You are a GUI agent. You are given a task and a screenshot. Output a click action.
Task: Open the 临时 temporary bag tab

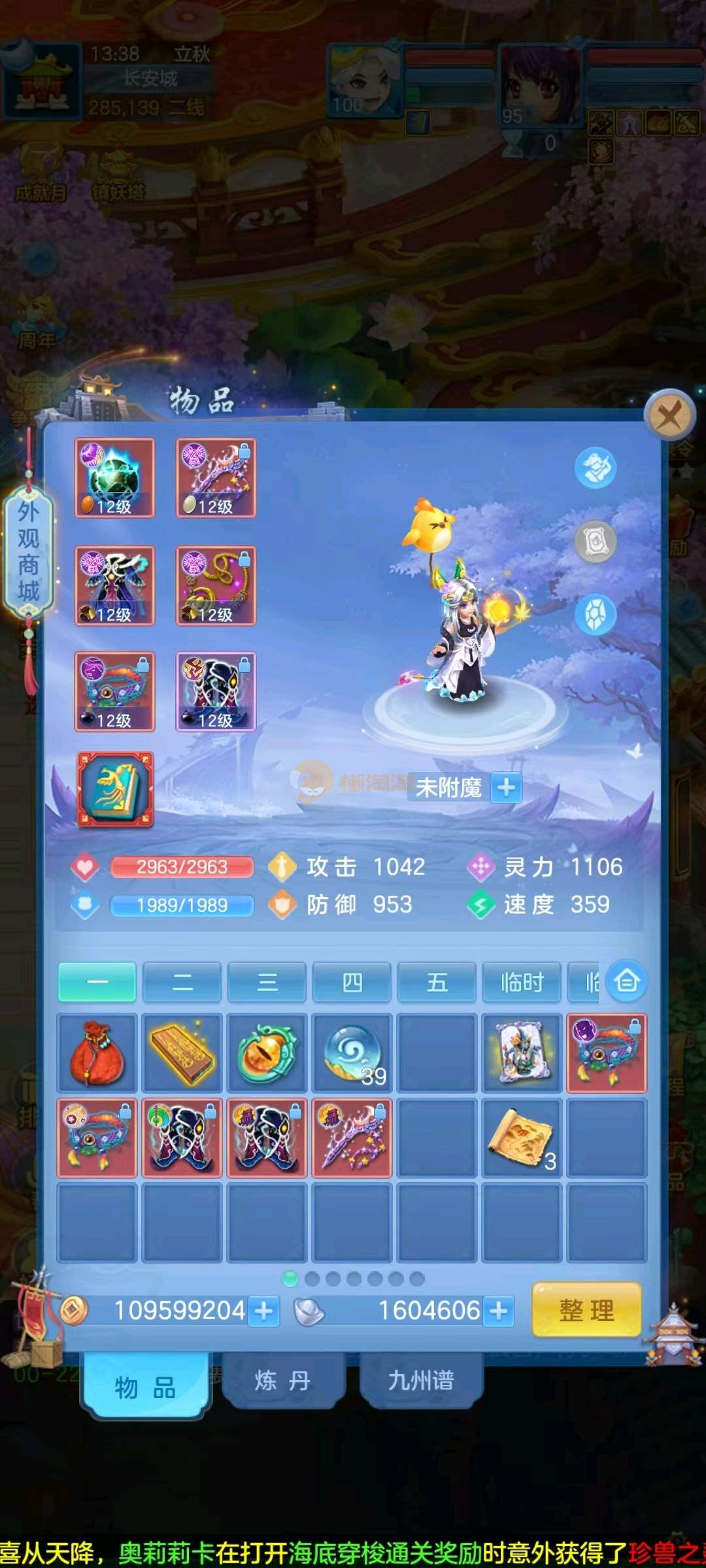[522, 981]
